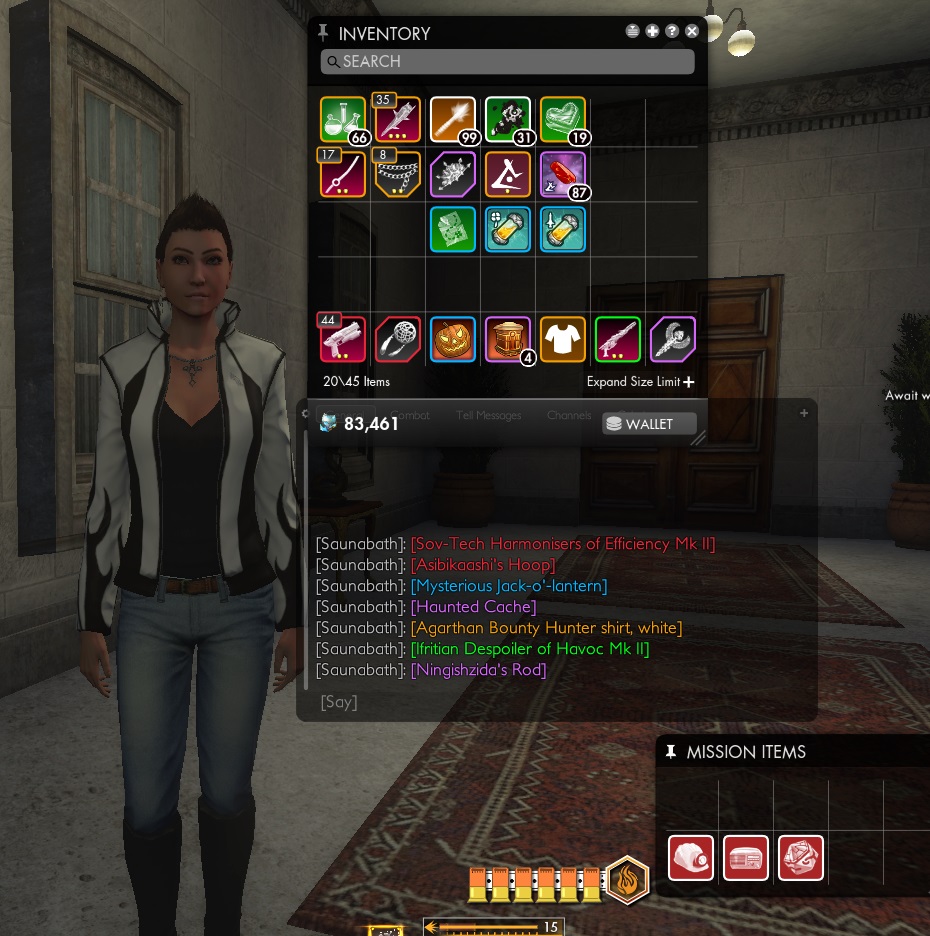Select the green glass heart item
The width and height of the screenshot is (930, 936).
tap(562, 120)
